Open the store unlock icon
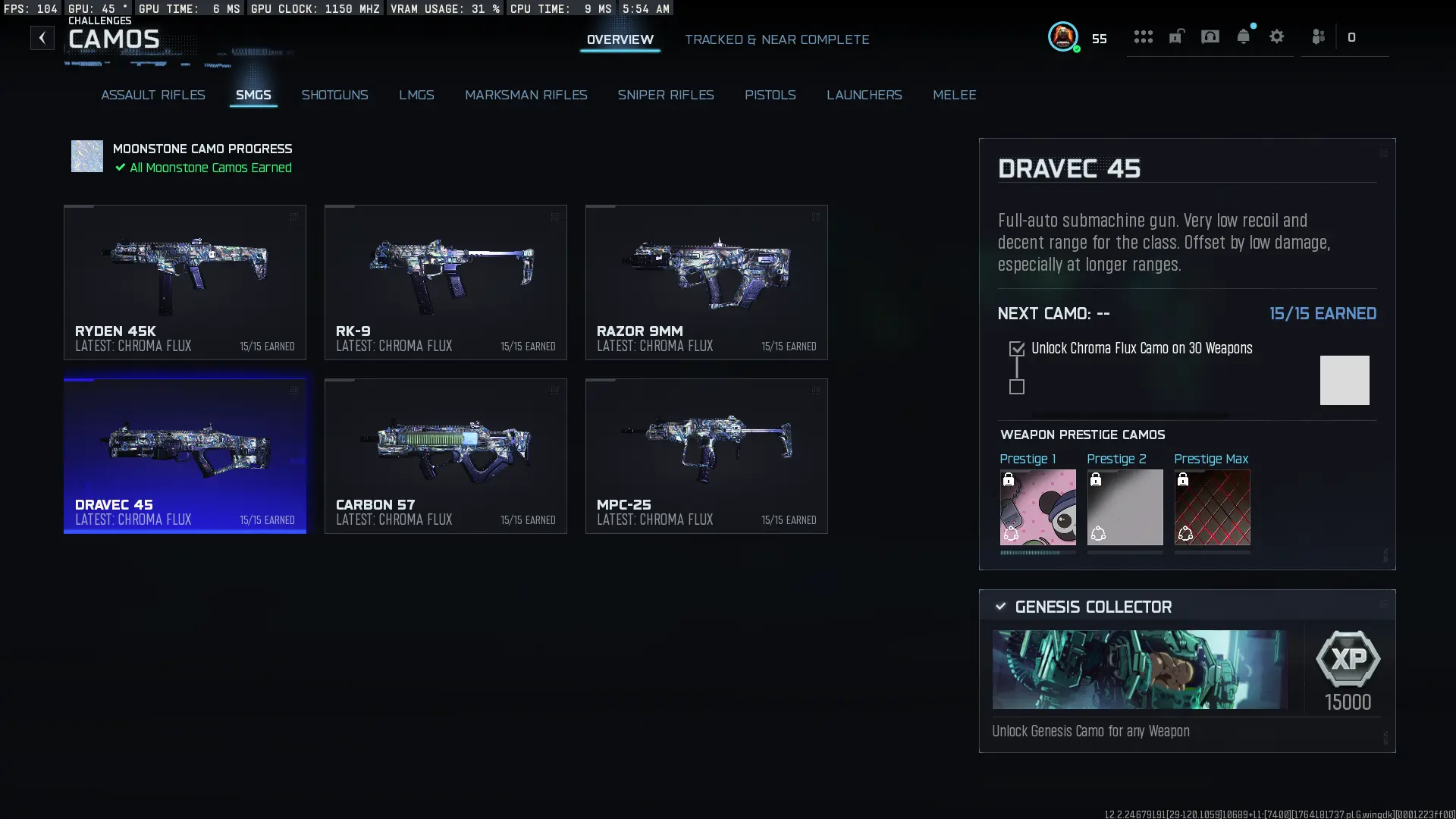This screenshot has width=1456, height=819. click(x=1176, y=36)
